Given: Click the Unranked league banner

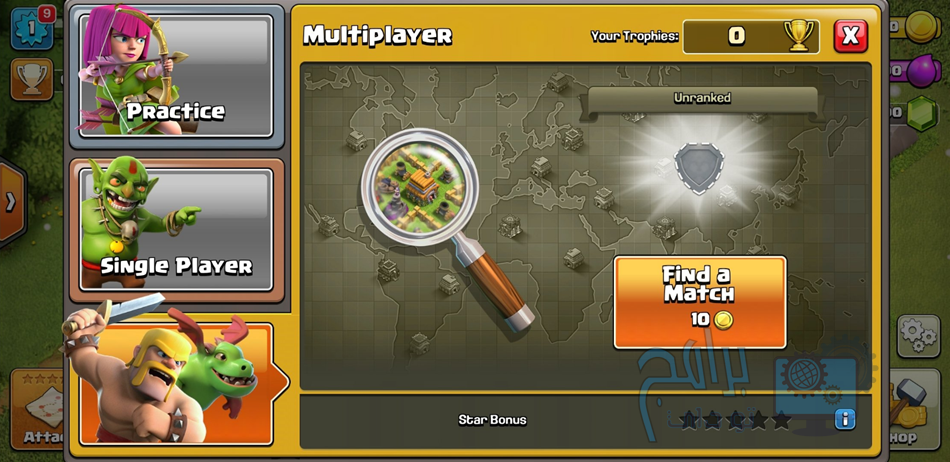Looking at the screenshot, I should (702, 98).
